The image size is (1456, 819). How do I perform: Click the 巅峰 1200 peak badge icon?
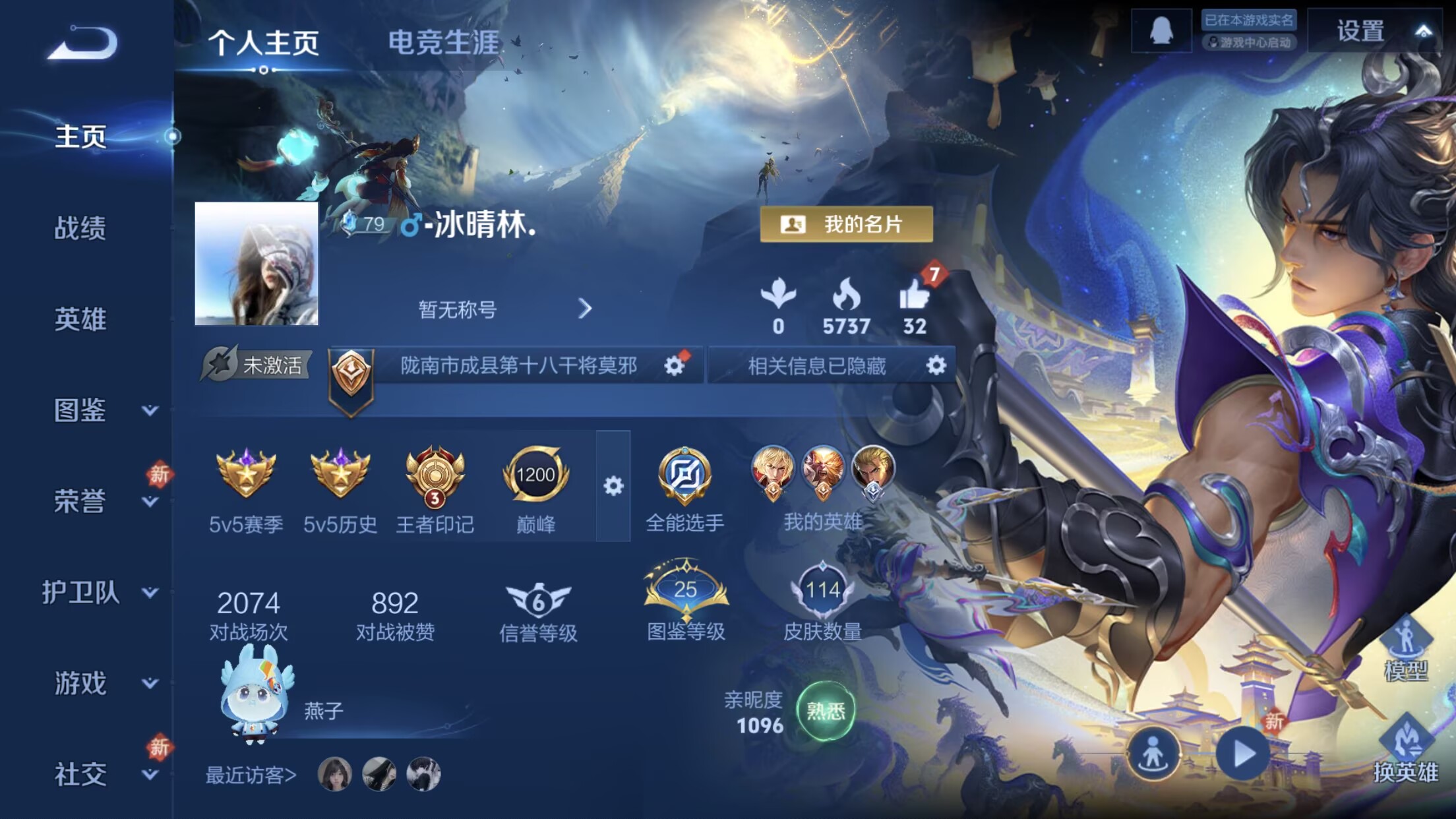pyautogui.click(x=537, y=477)
